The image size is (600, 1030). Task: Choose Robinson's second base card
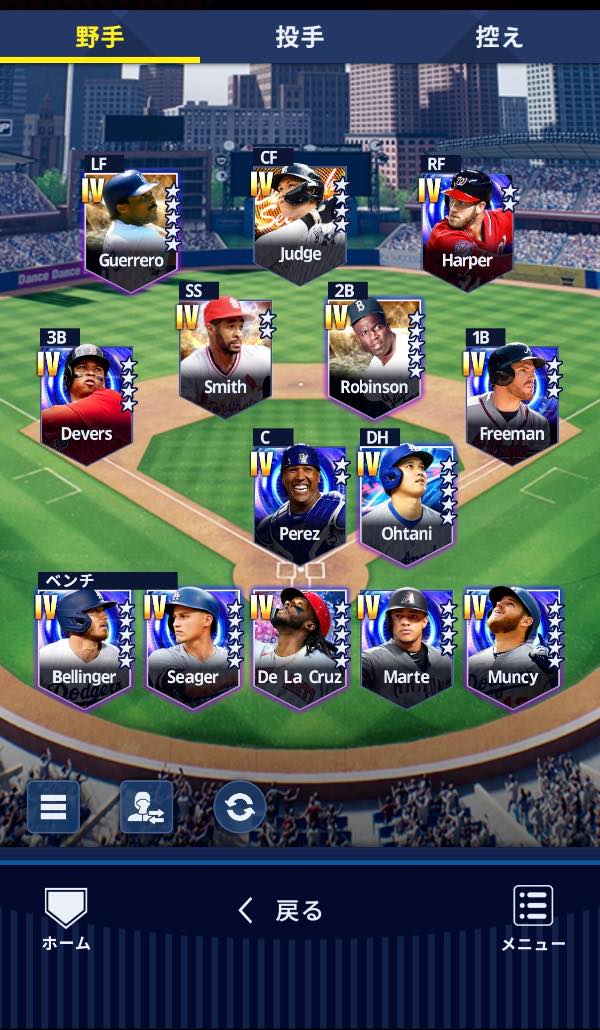[373, 357]
